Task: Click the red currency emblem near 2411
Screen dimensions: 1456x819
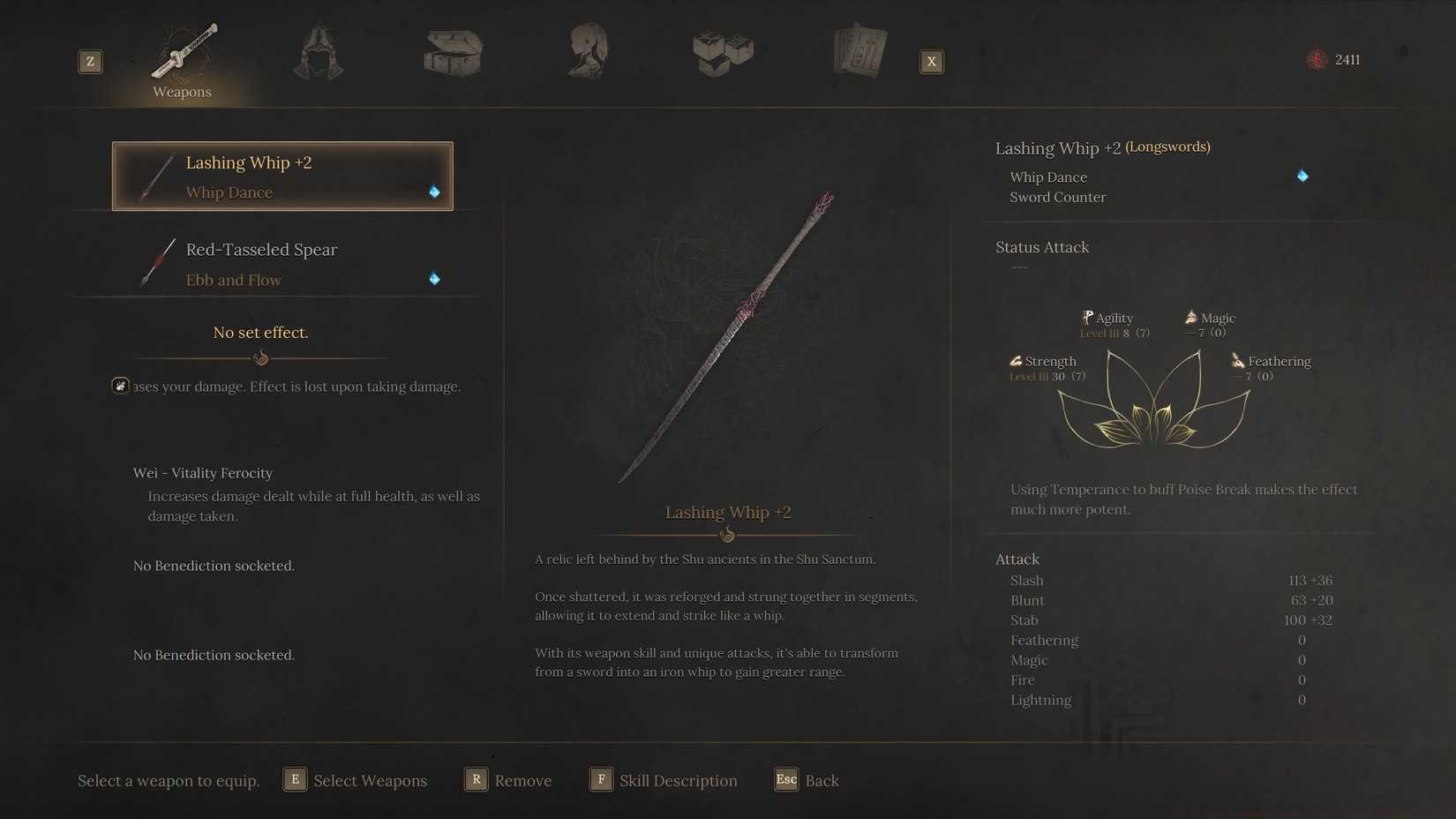Action: [x=1315, y=59]
